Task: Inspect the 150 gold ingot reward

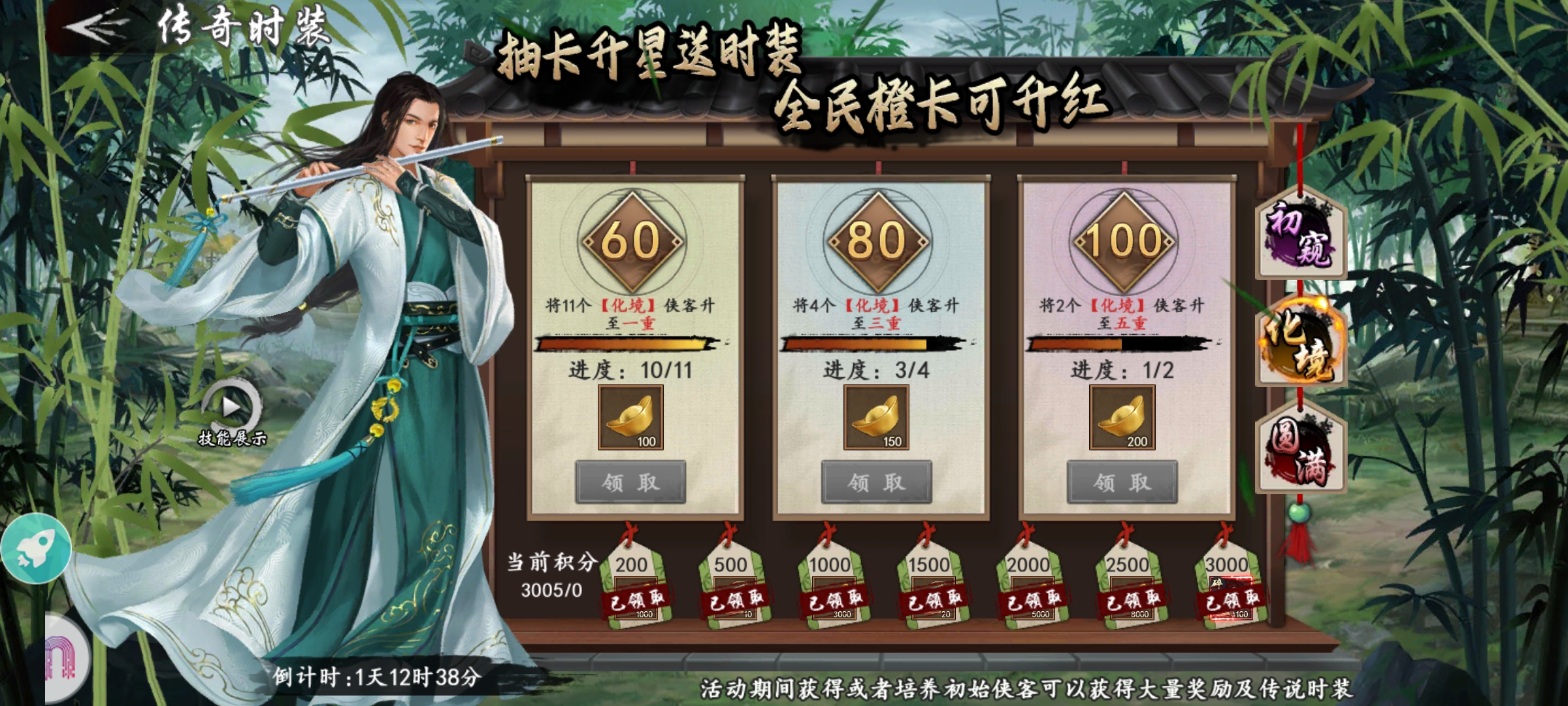Action: point(876,418)
